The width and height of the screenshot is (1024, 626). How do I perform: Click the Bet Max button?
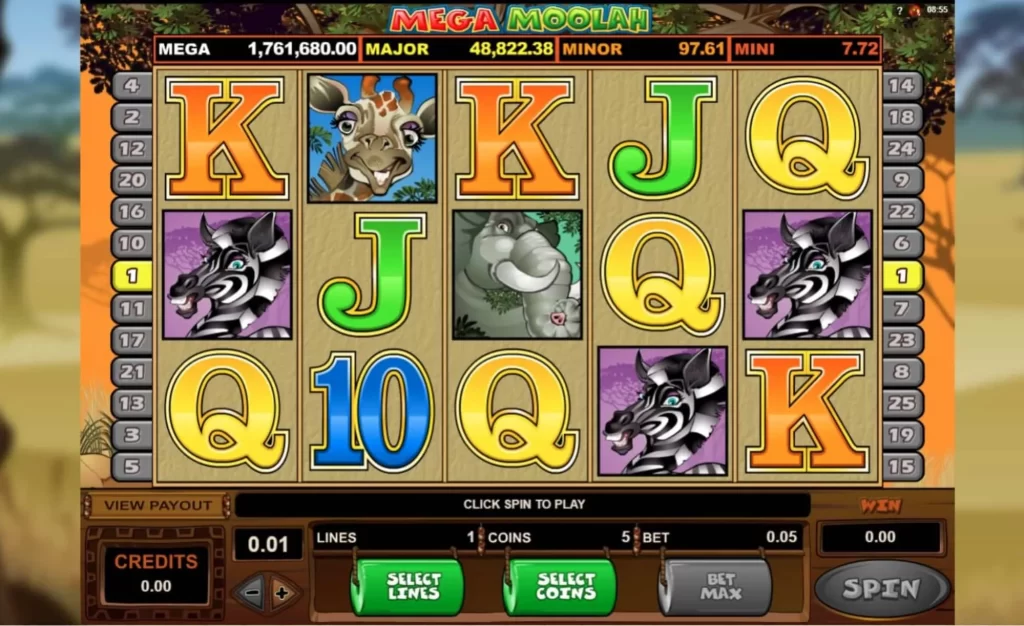(714, 587)
